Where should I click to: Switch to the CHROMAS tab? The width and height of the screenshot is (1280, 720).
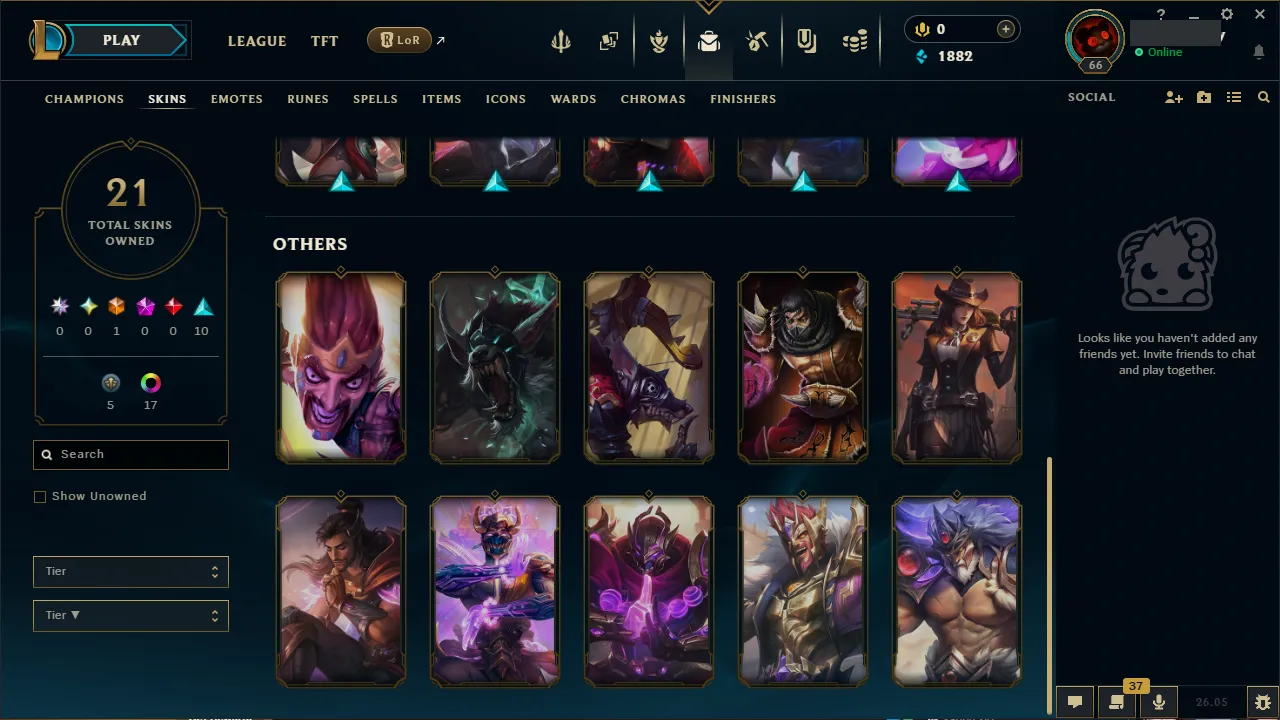click(x=653, y=99)
